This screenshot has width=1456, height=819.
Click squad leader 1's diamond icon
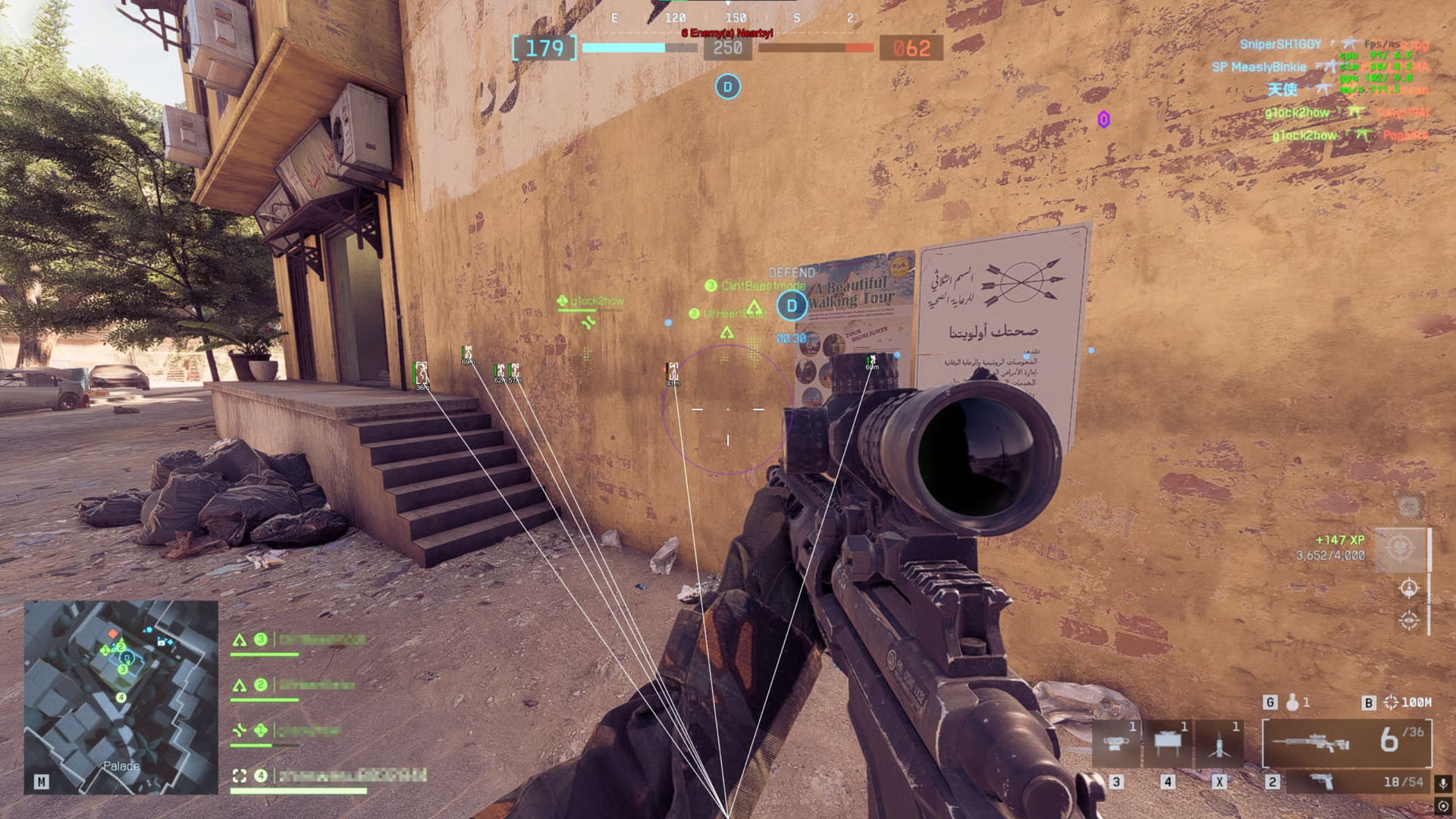[x=259, y=730]
